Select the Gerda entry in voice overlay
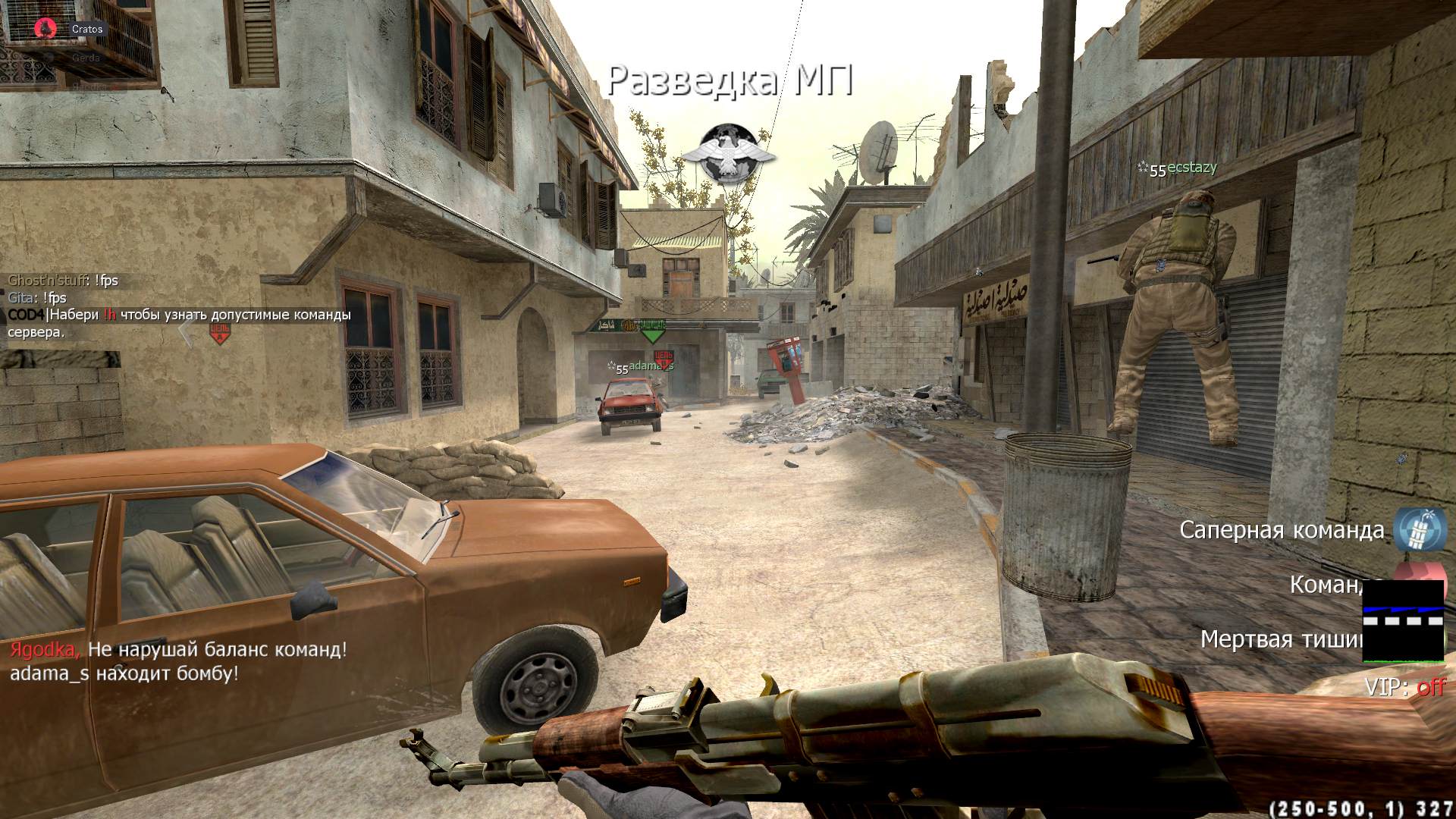 tap(85, 58)
